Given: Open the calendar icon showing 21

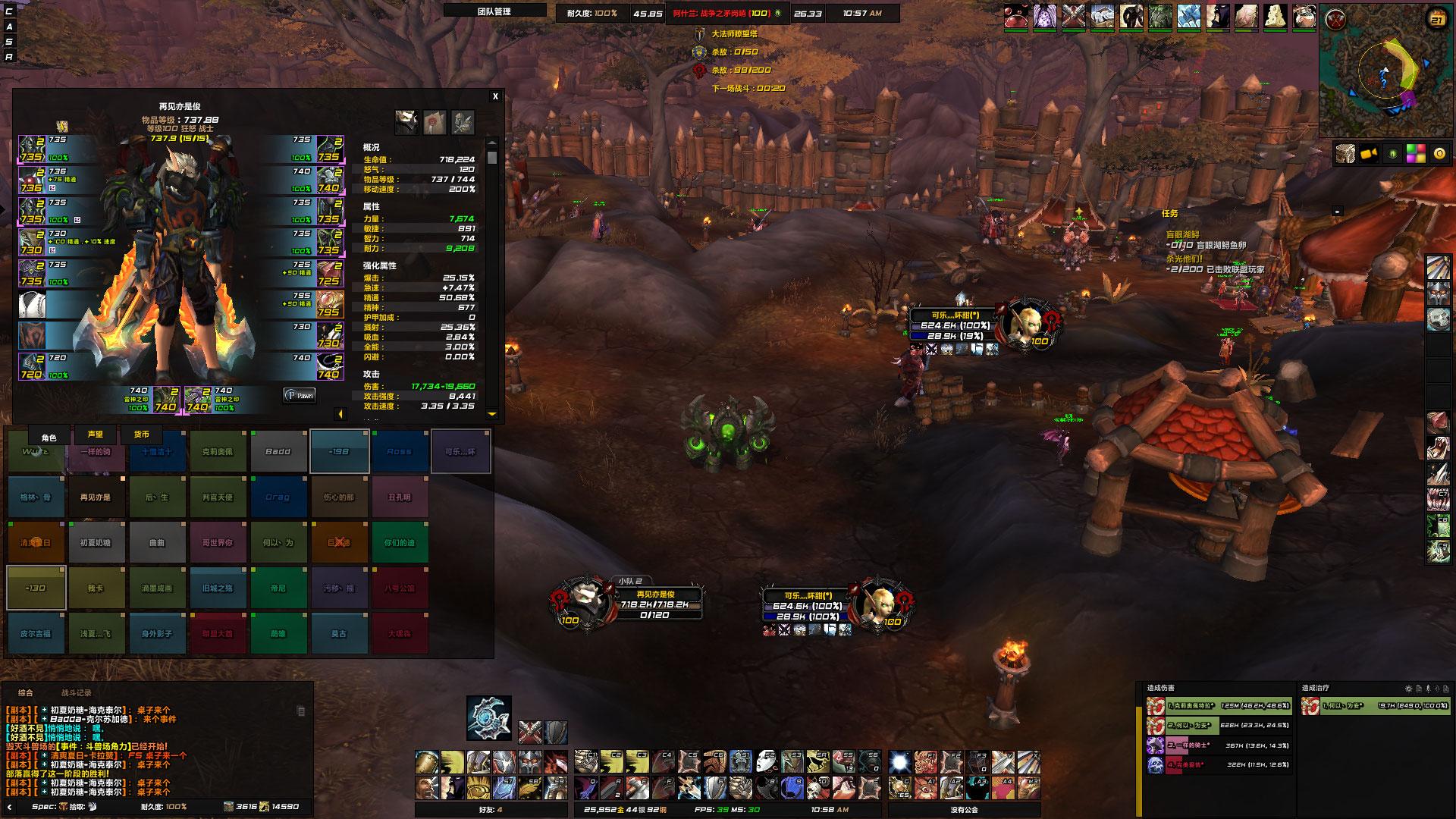Looking at the screenshot, I should click(1436, 20).
